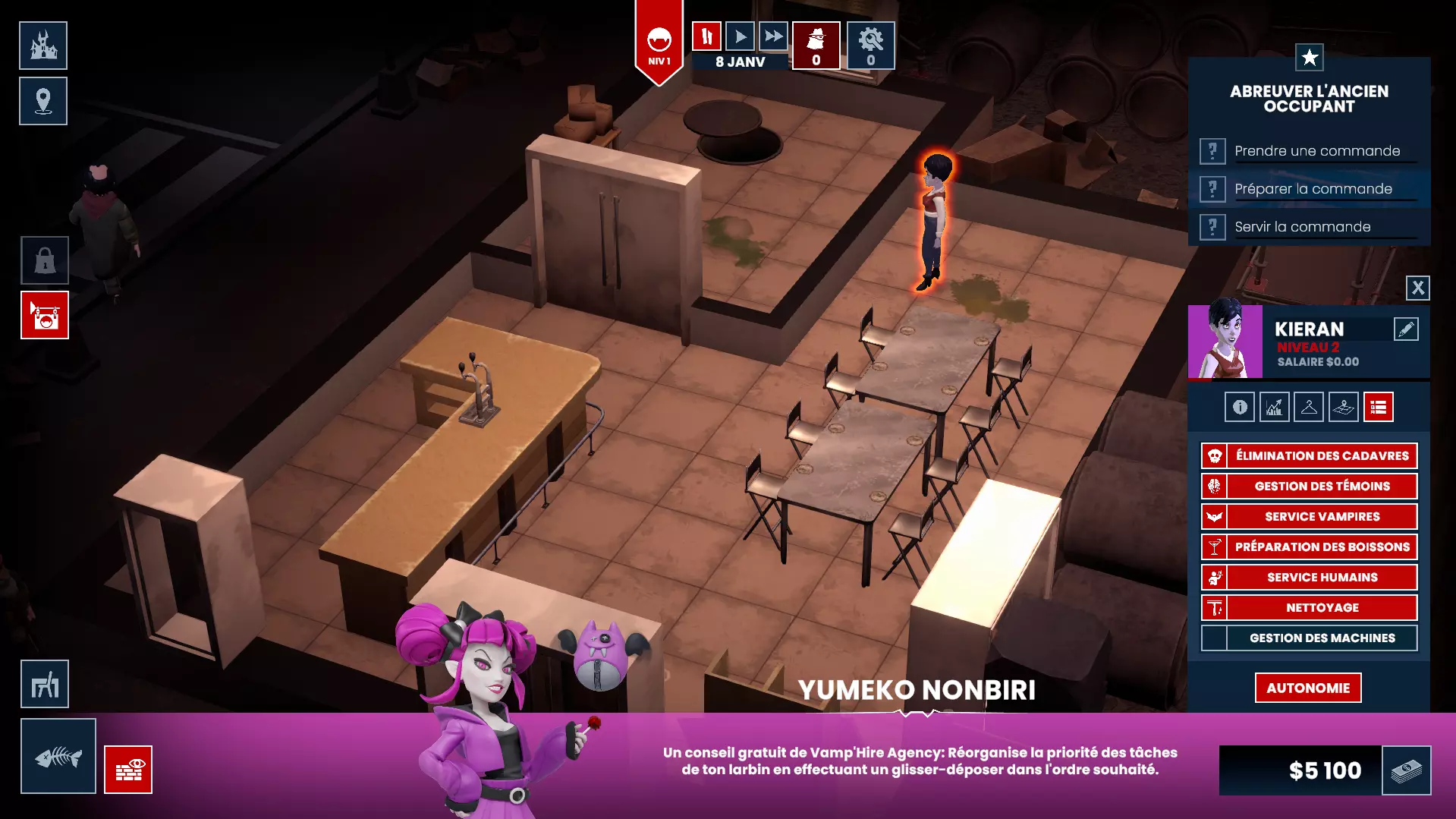Select the task priority list tab

pyautogui.click(x=1378, y=408)
